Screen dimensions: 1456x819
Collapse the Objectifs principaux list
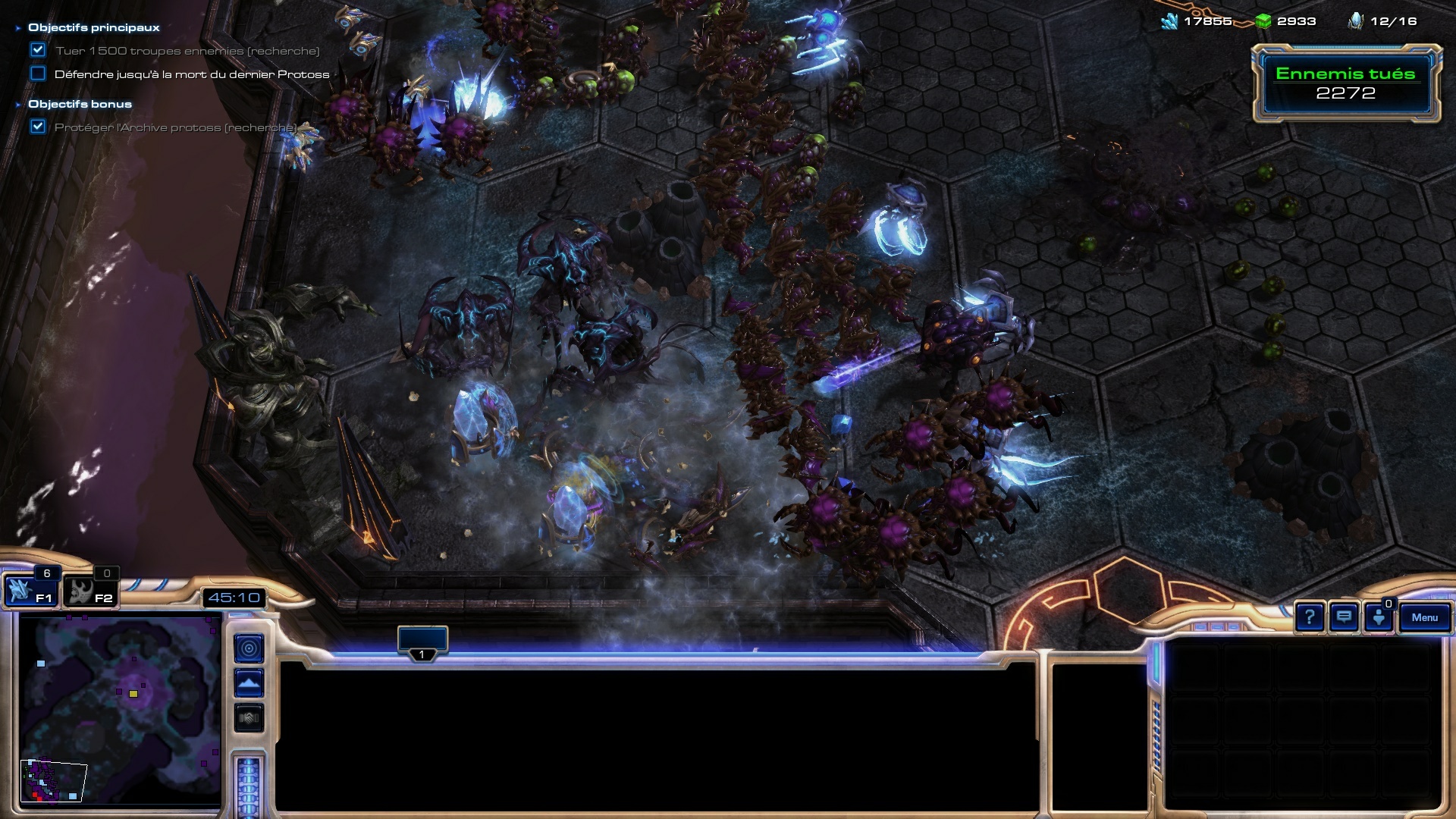click(18, 28)
